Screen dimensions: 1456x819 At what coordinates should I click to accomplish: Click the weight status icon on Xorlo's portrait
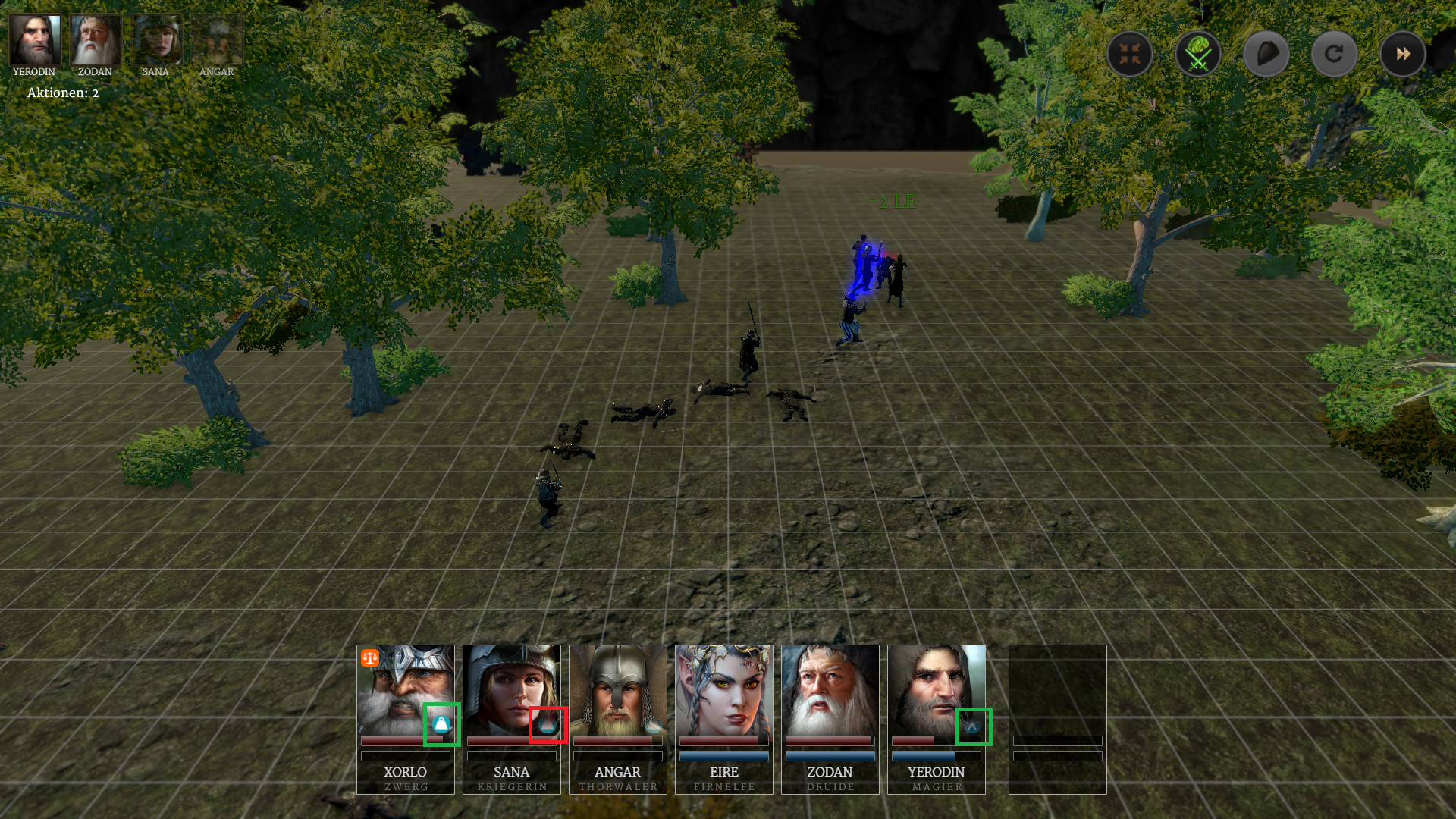coord(441,724)
